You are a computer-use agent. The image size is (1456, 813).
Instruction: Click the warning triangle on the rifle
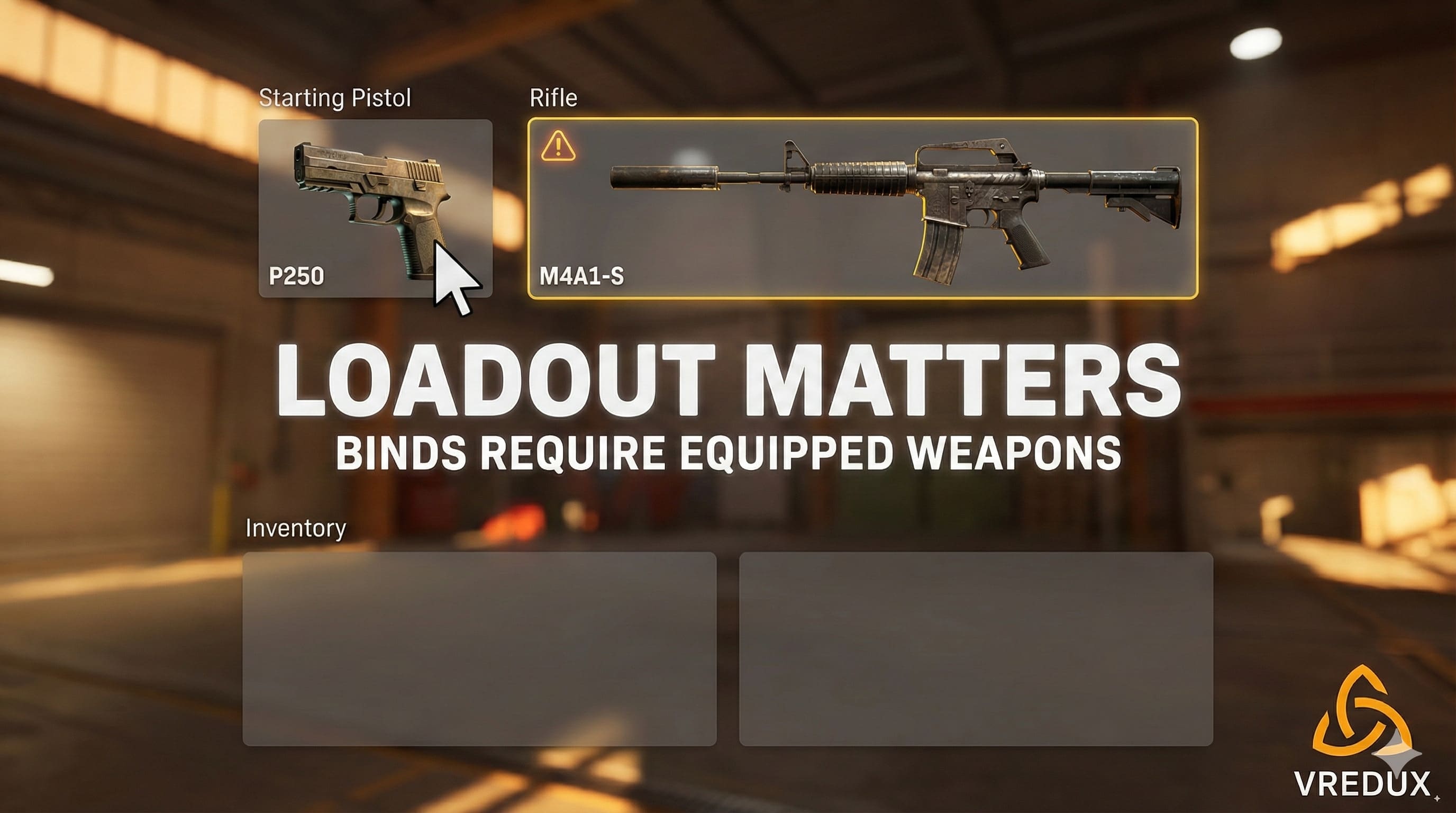[558, 147]
